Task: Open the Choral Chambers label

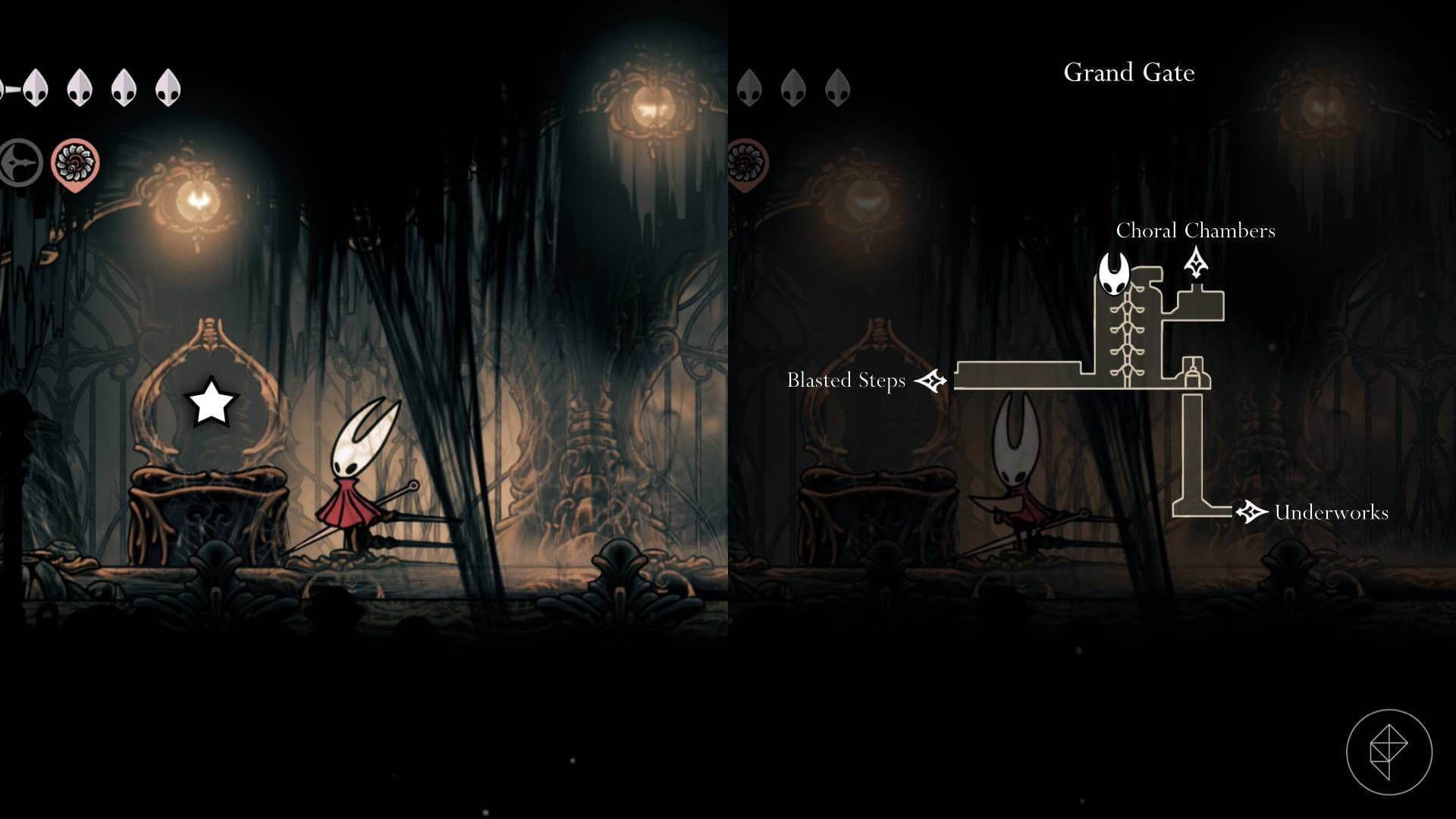Action: point(1197,231)
